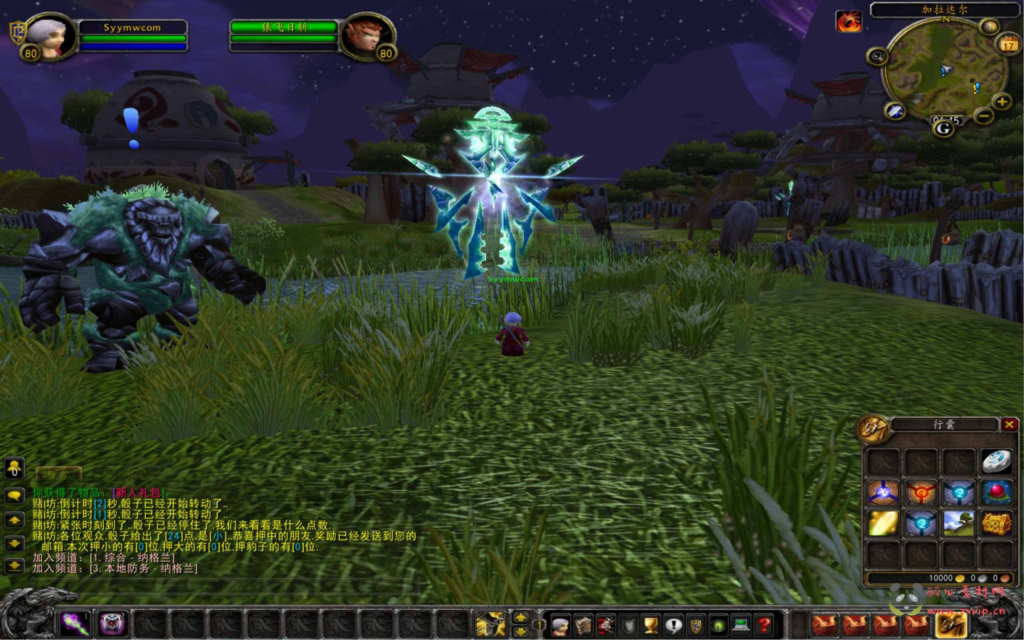The width and height of the screenshot is (1024, 640).
Task: Use the red orb item in bag
Action: (995, 492)
